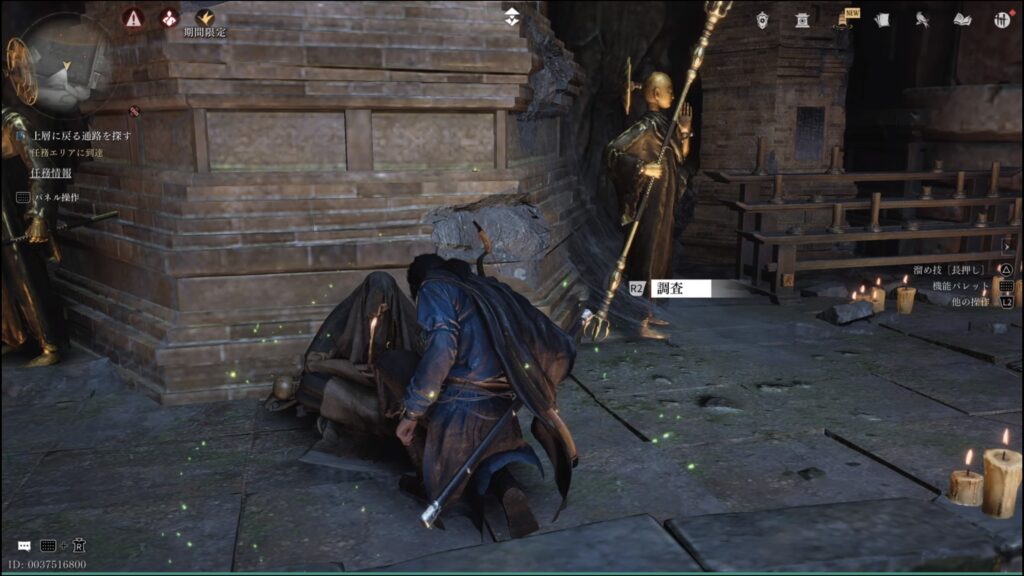
Task: Open the bird messenger icon
Action: pos(922,19)
